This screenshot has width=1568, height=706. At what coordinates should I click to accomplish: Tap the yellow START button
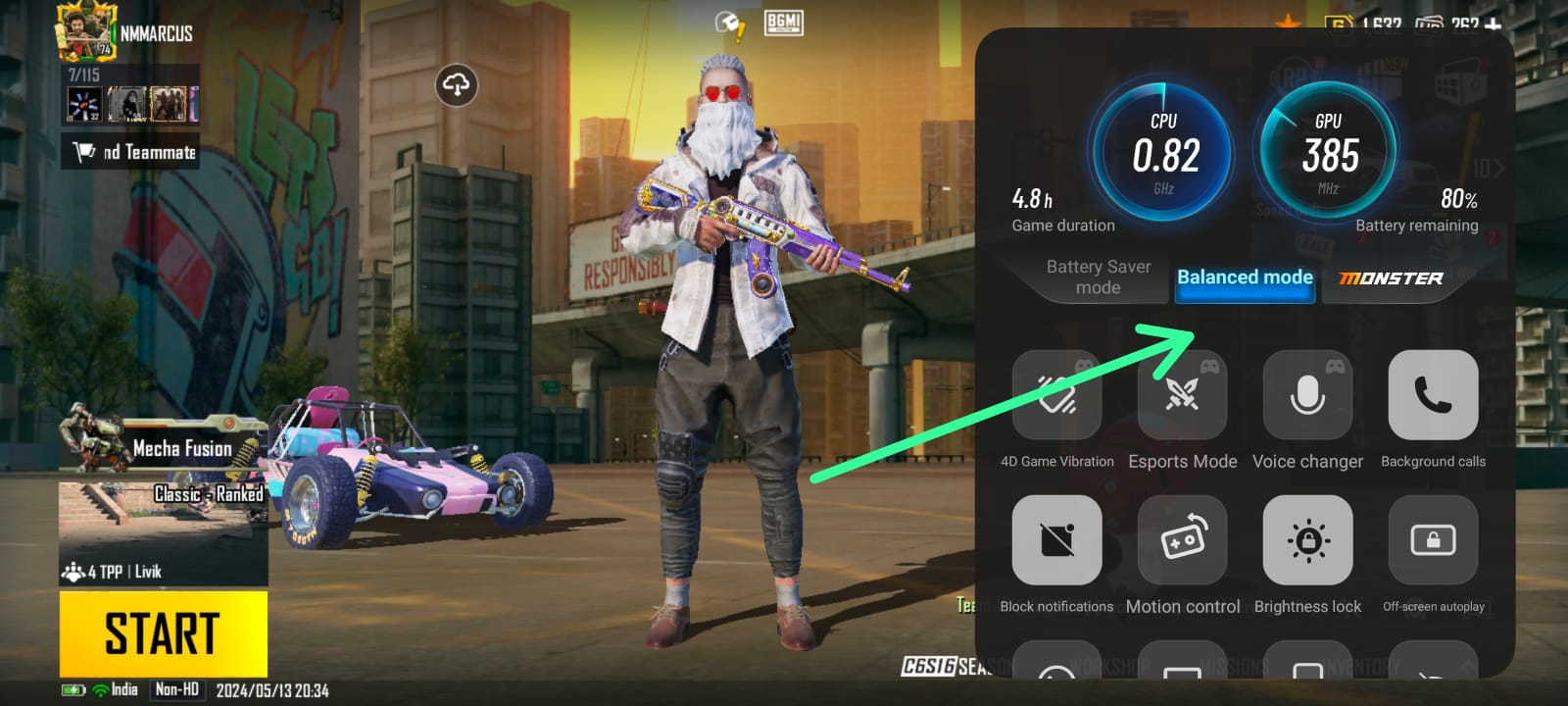[163, 632]
